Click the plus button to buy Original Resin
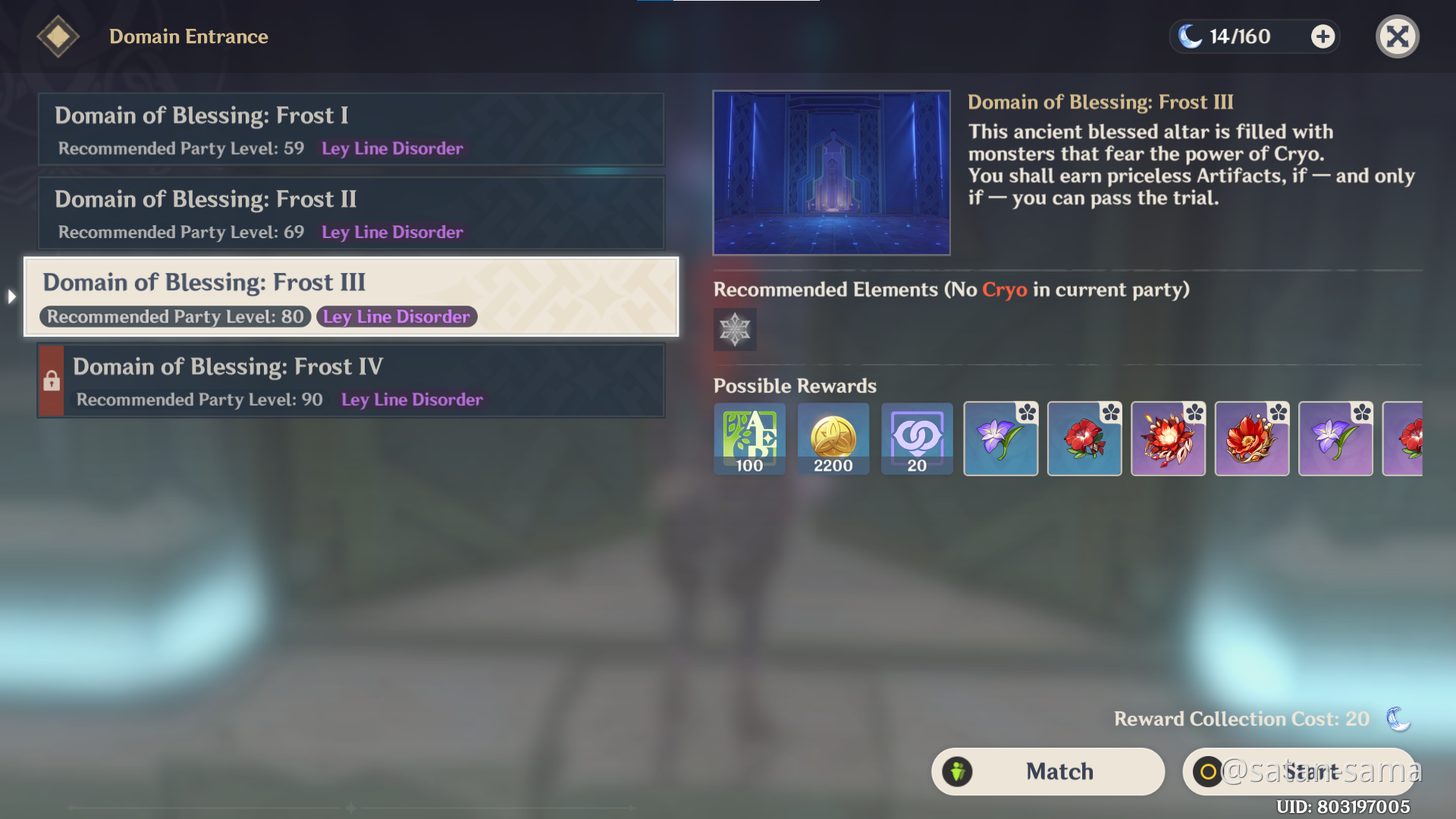Image resolution: width=1456 pixels, height=819 pixels. pos(1322,36)
